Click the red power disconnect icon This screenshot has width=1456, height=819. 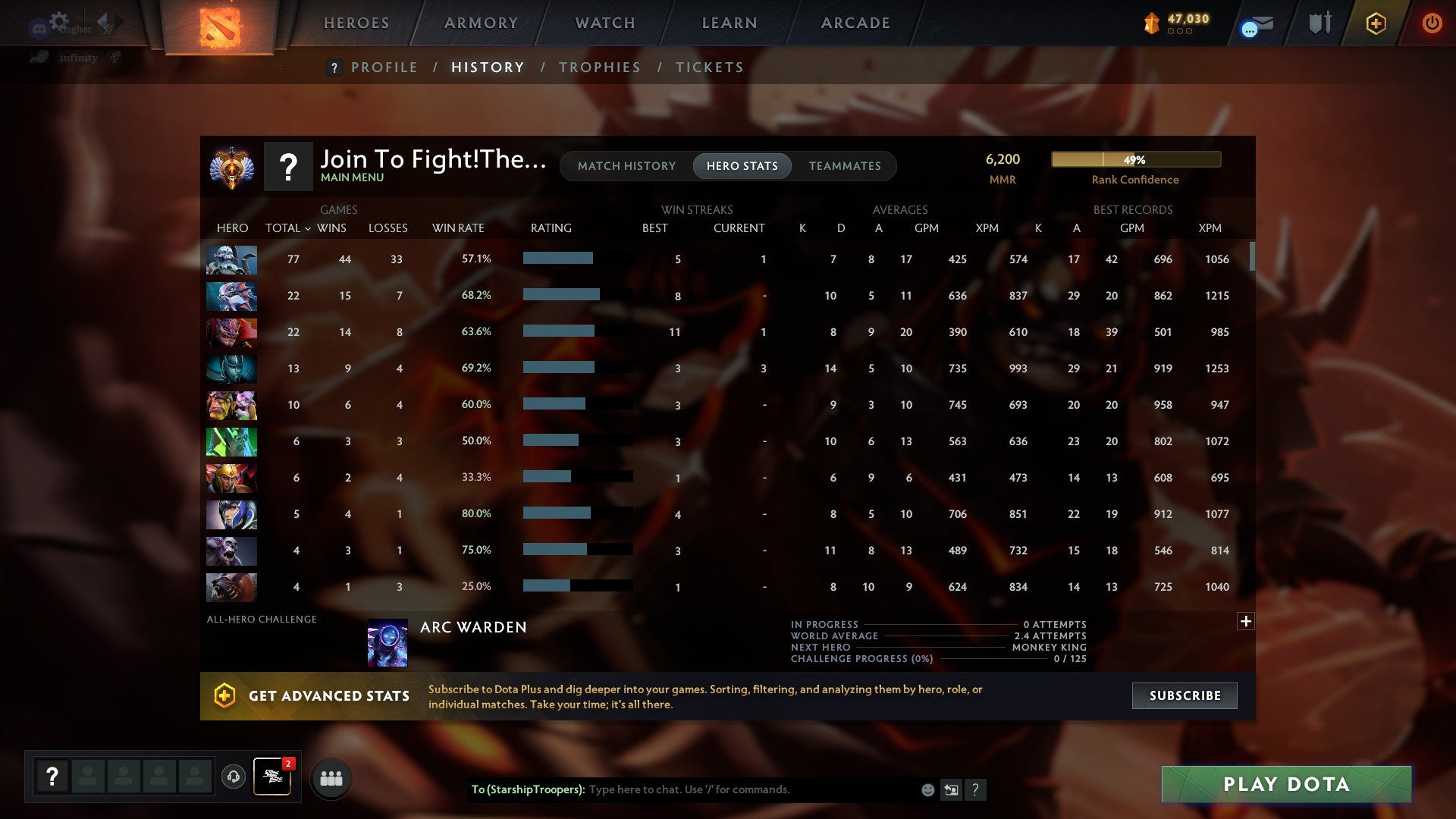click(1432, 23)
